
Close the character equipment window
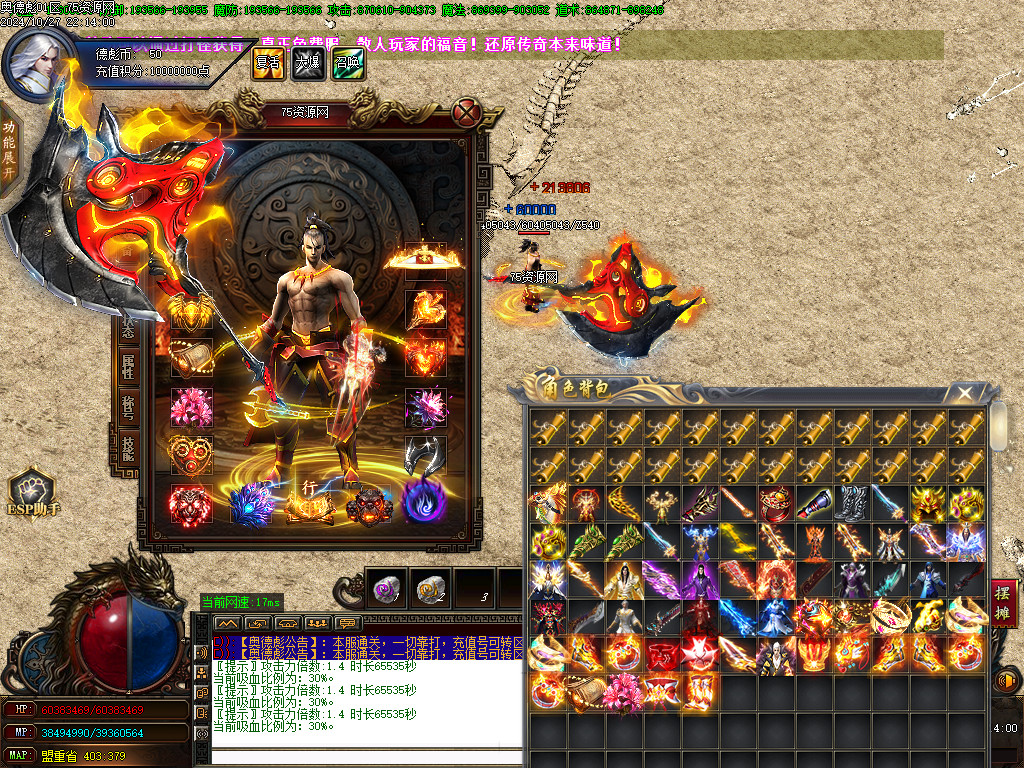(464, 111)
